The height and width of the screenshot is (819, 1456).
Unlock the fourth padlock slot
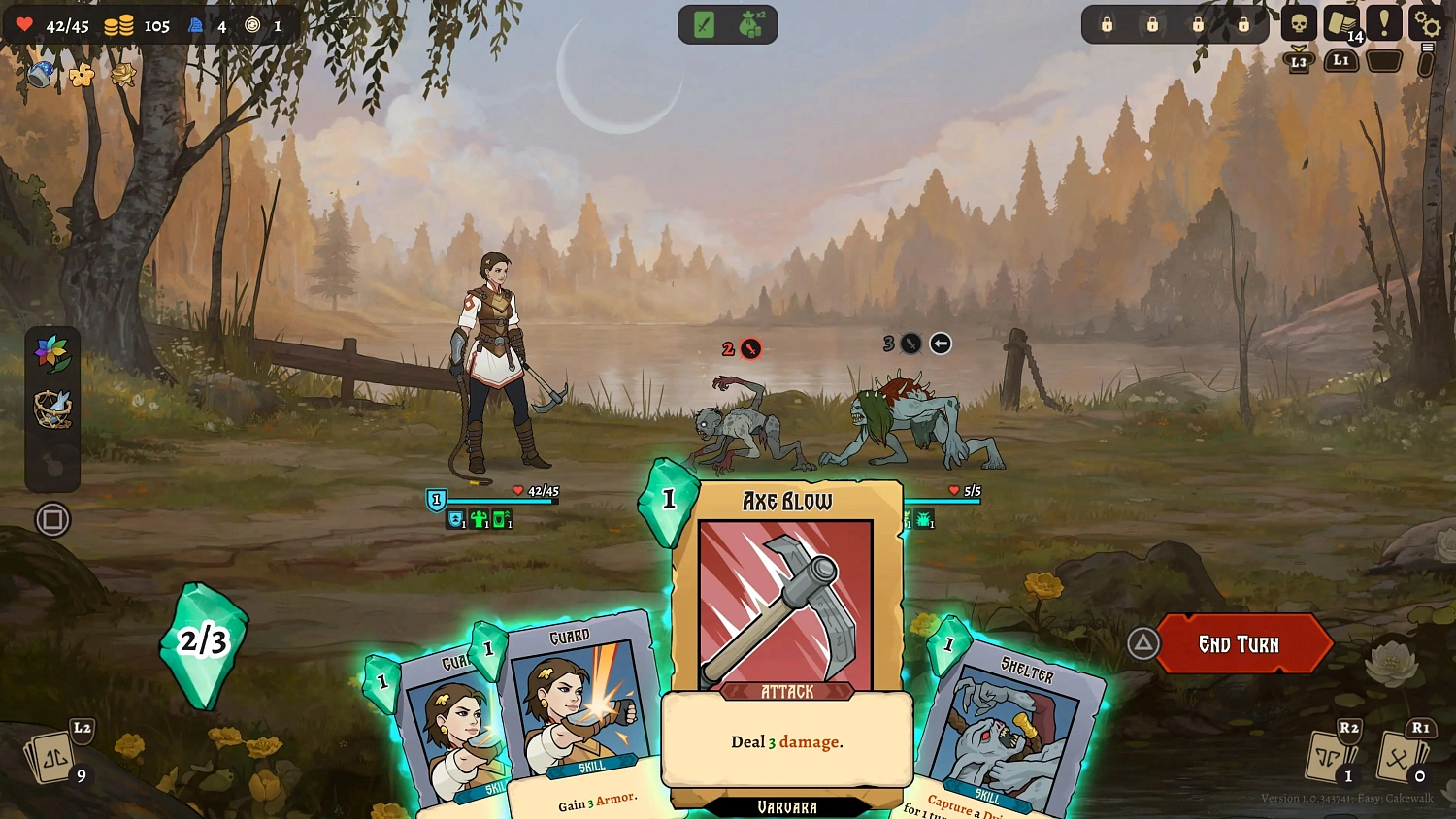pyautogui.click(x=1245, y=24)
